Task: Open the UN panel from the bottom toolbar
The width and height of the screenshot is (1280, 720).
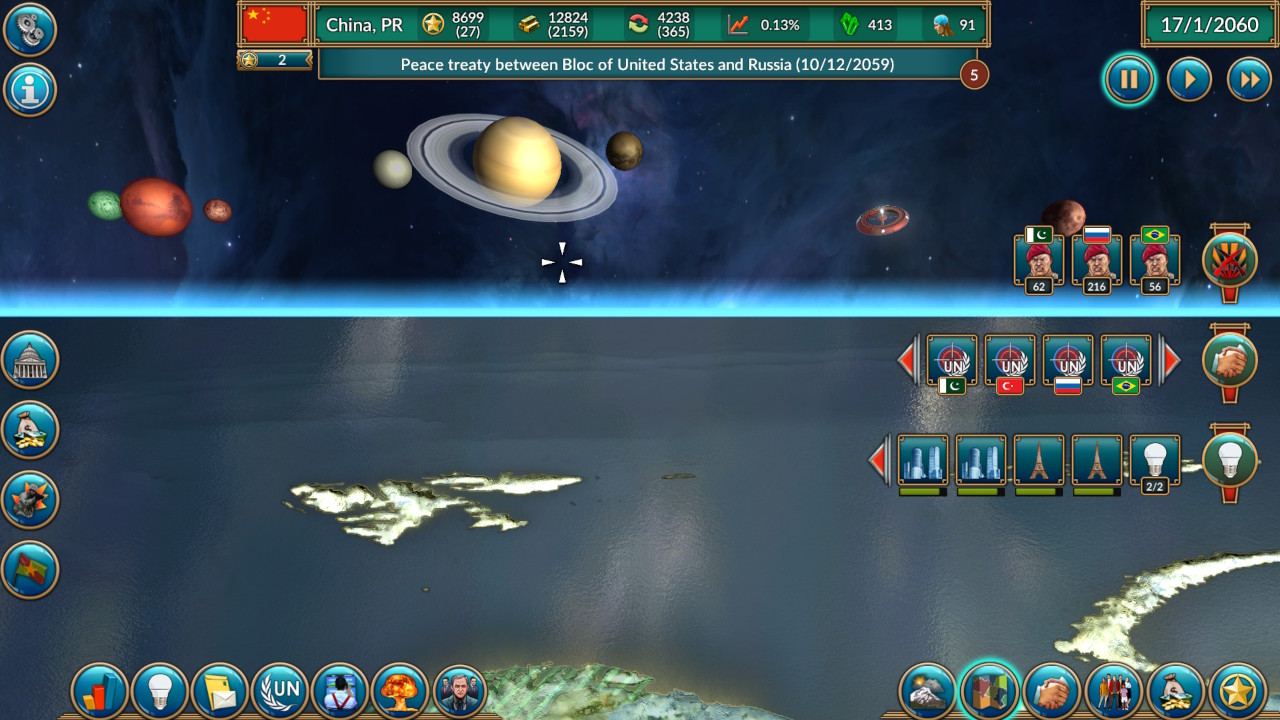Action: click(280, 690)
